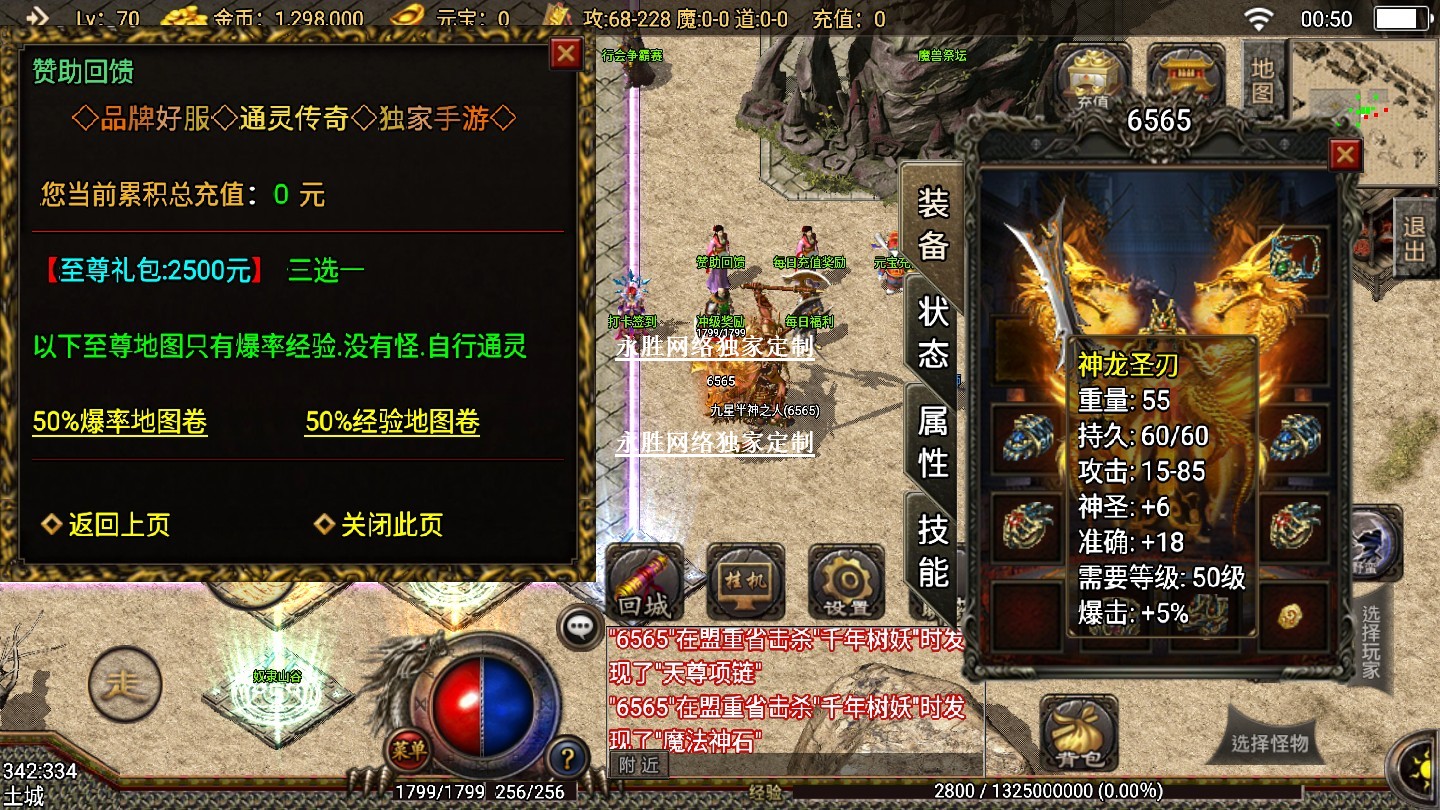Switch to the 状态 status tab
This screenshot has width=1440, height=810.
click(x=932, y=332)
